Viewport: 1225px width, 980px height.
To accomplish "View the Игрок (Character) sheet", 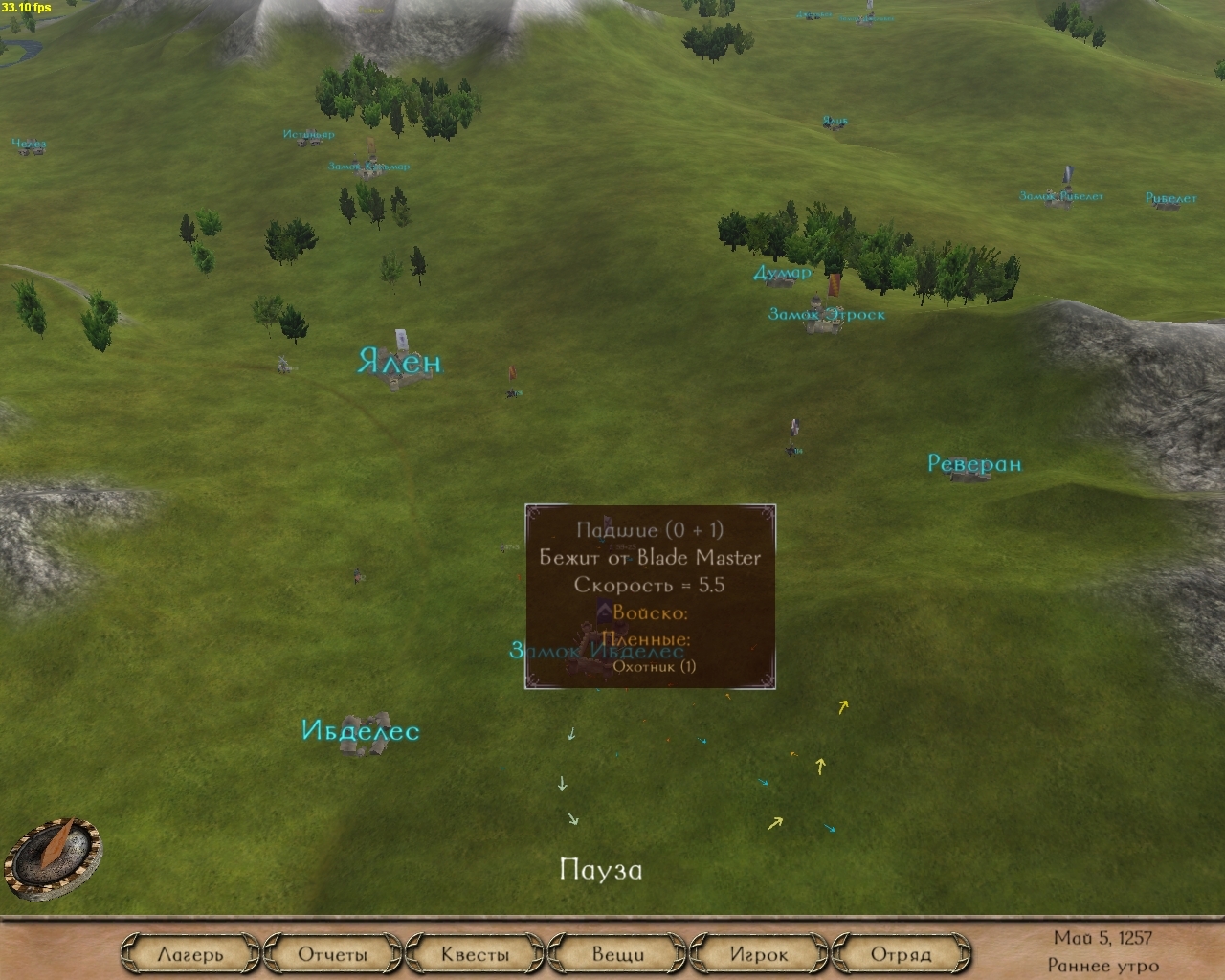I will coord(759,954).
